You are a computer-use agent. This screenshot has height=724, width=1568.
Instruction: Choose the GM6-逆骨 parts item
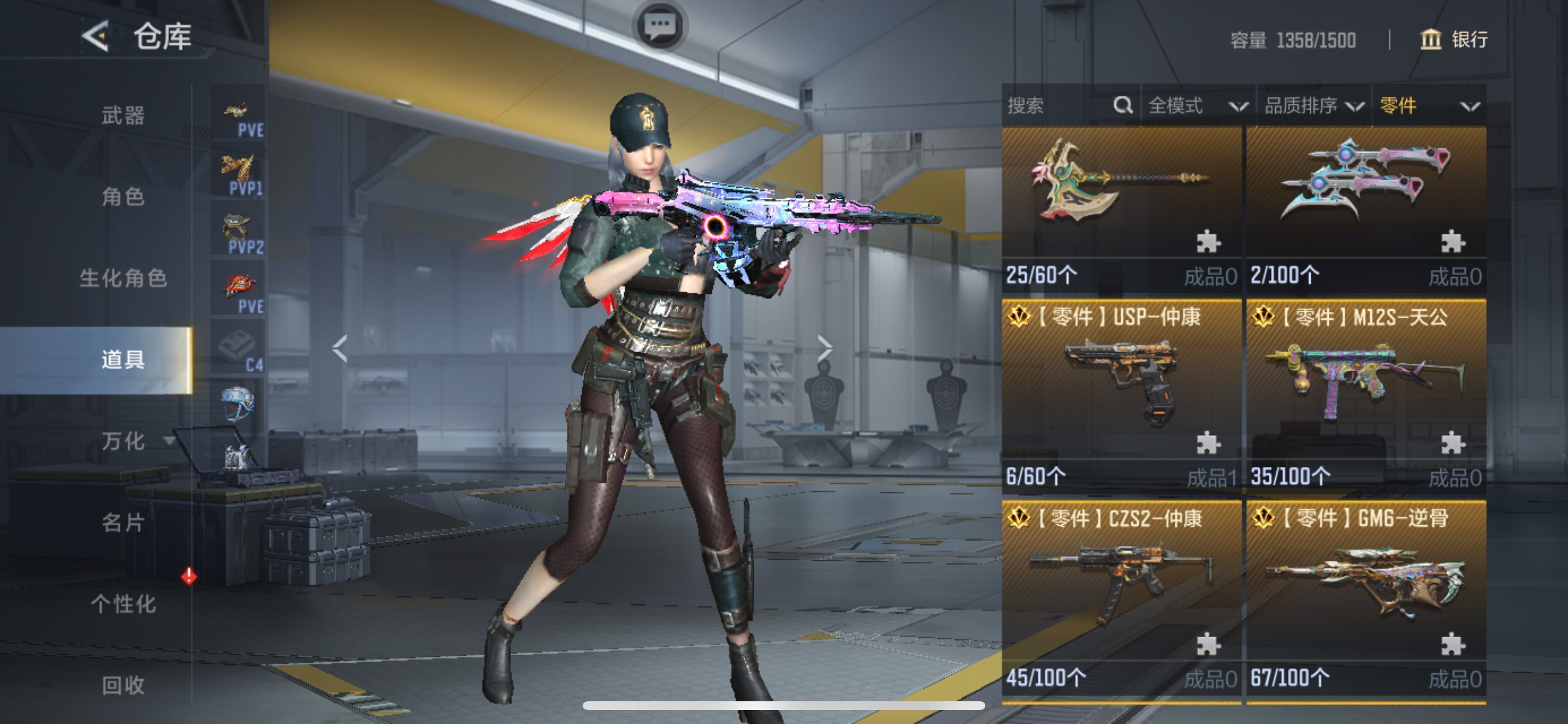pos(1366,596)
